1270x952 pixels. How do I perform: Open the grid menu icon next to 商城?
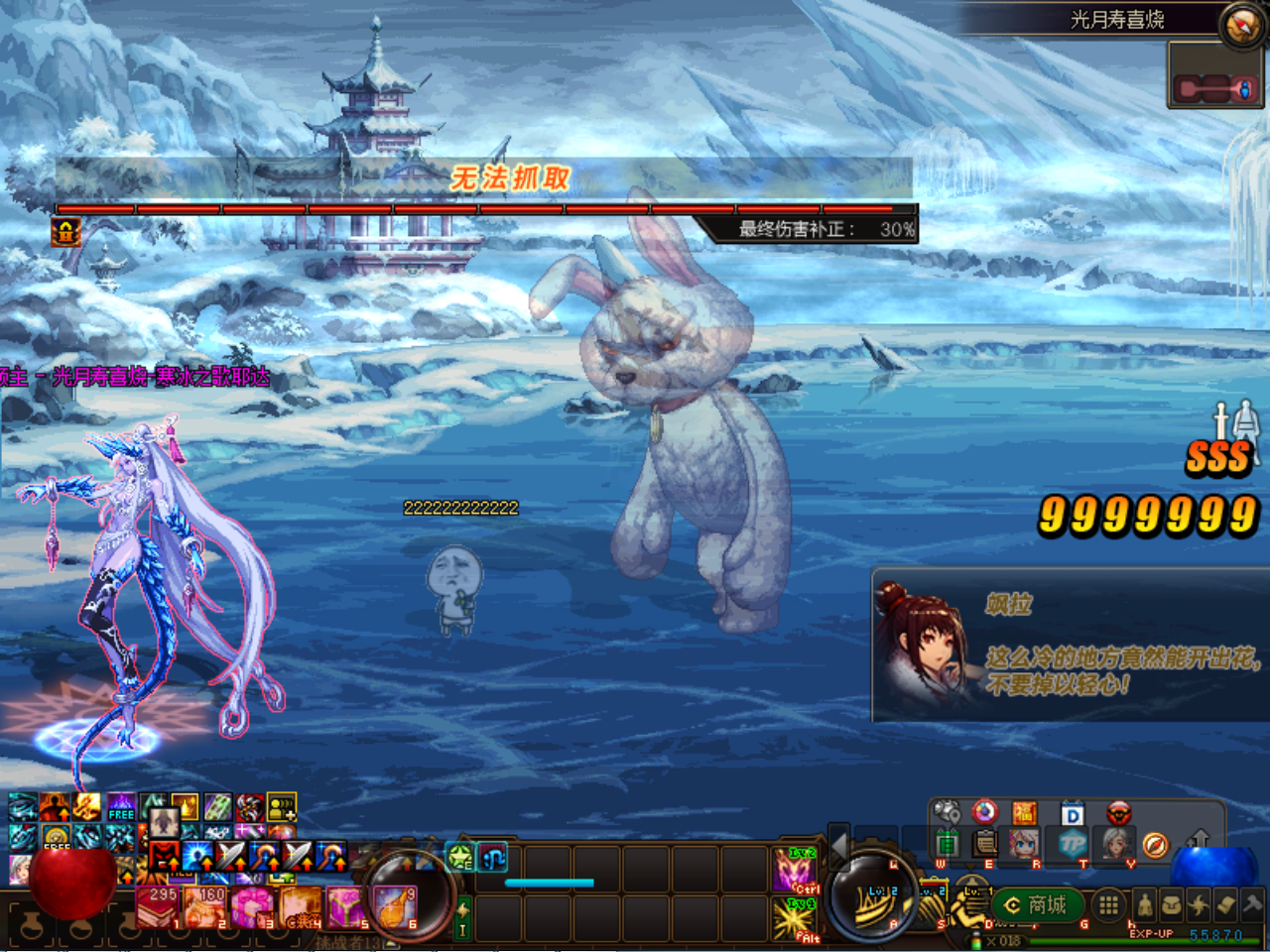(1108, 905)
